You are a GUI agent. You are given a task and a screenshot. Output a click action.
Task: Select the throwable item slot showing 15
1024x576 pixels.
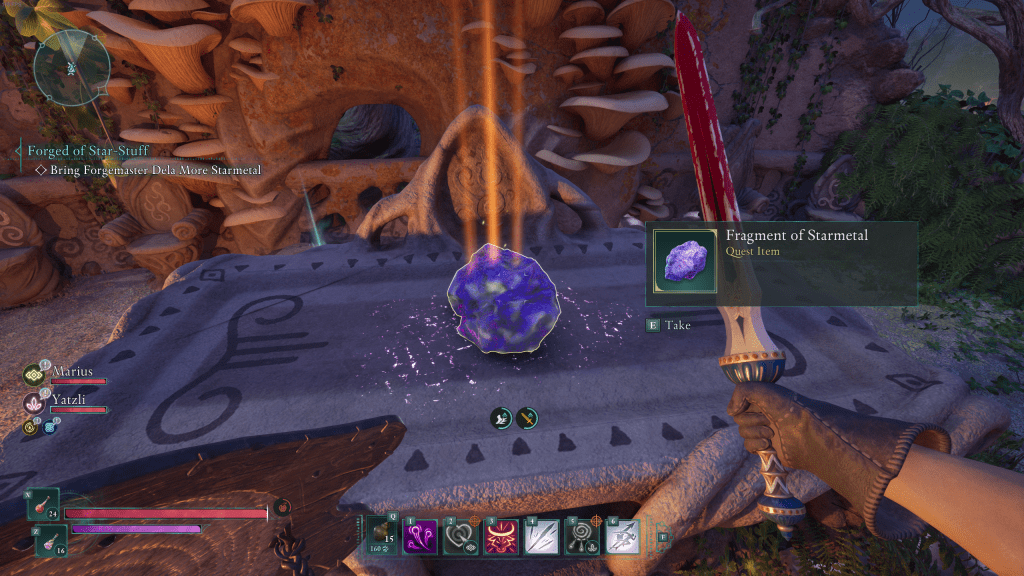[381, 536]
